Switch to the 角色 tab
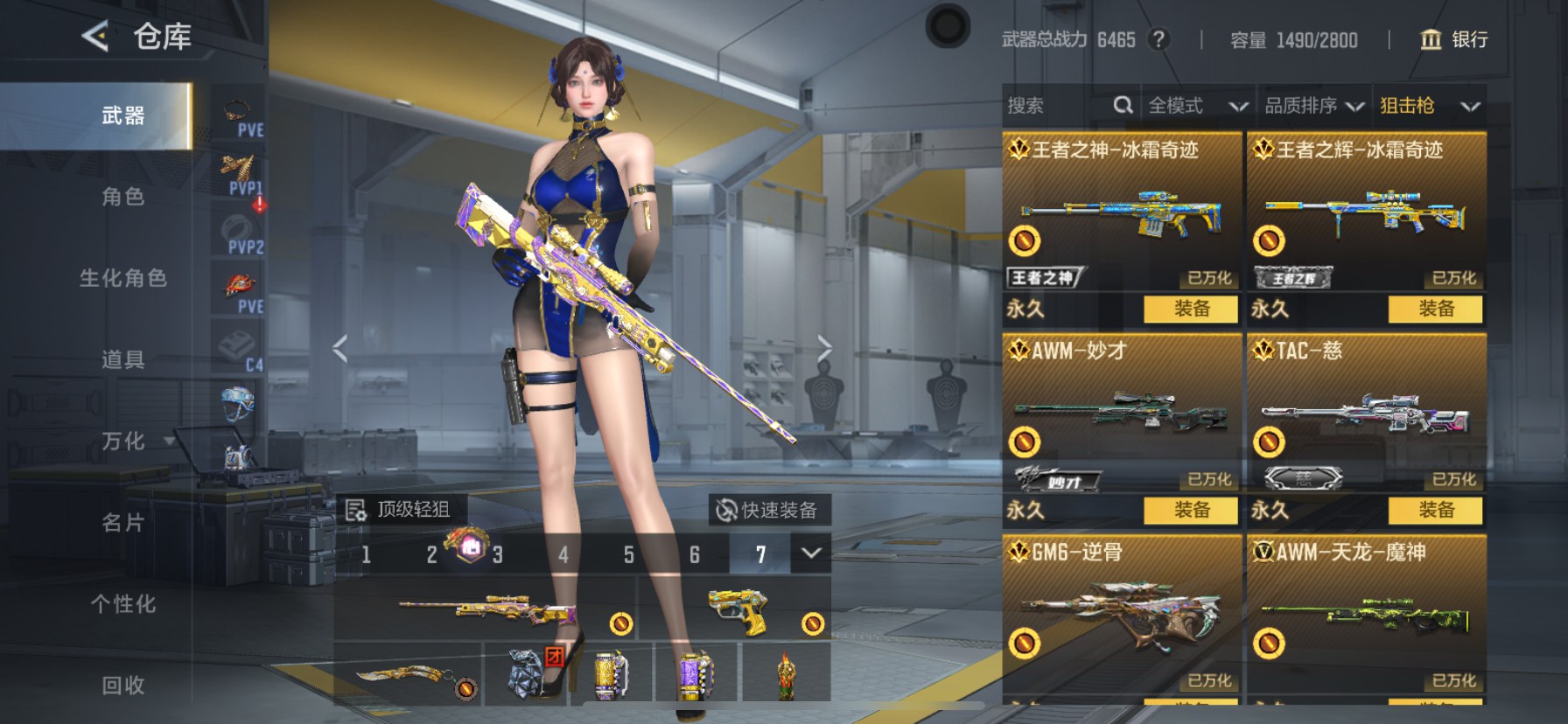 click(x=122, y=198)
